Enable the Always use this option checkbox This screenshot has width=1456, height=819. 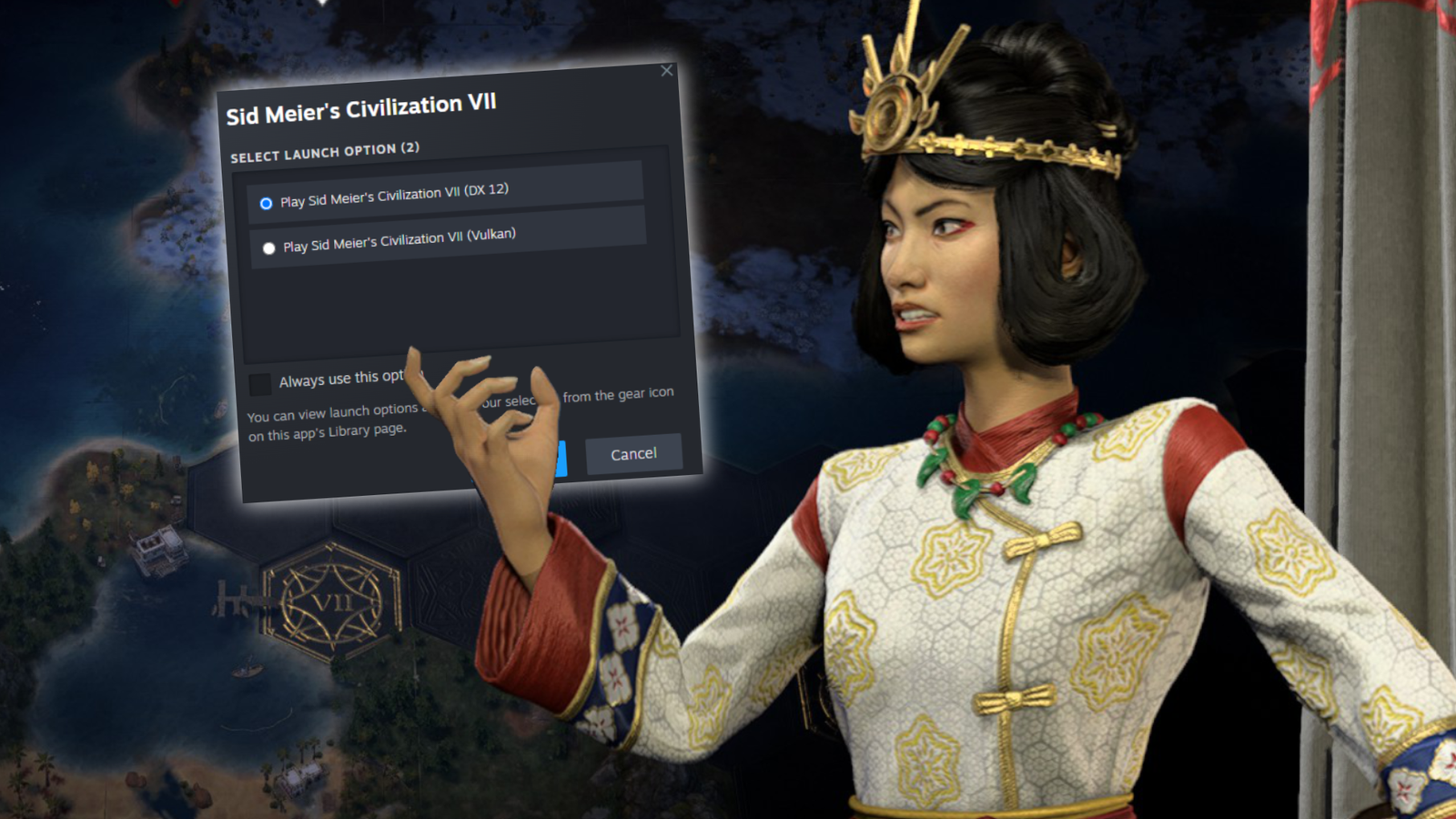tap(259, 381)
